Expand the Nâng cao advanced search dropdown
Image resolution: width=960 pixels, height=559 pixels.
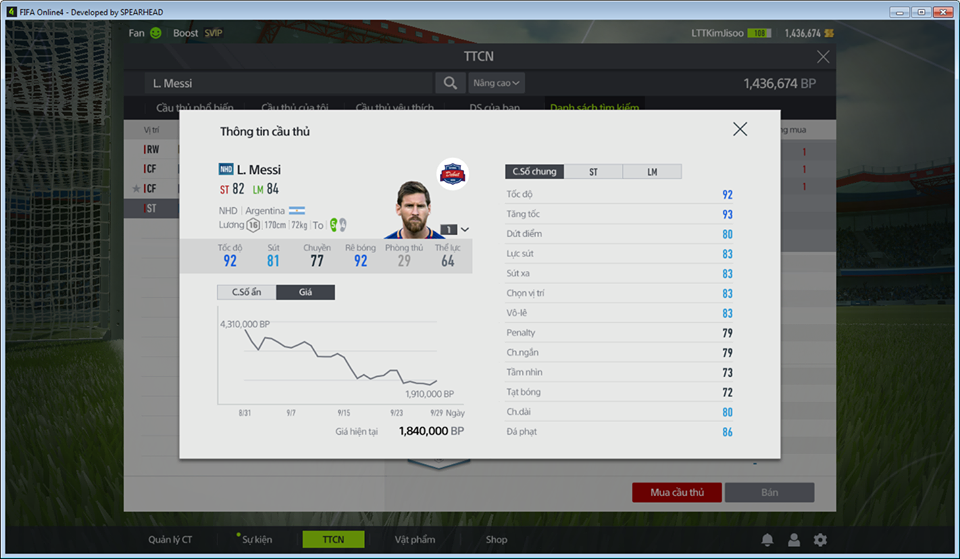(x=497, y=83)
